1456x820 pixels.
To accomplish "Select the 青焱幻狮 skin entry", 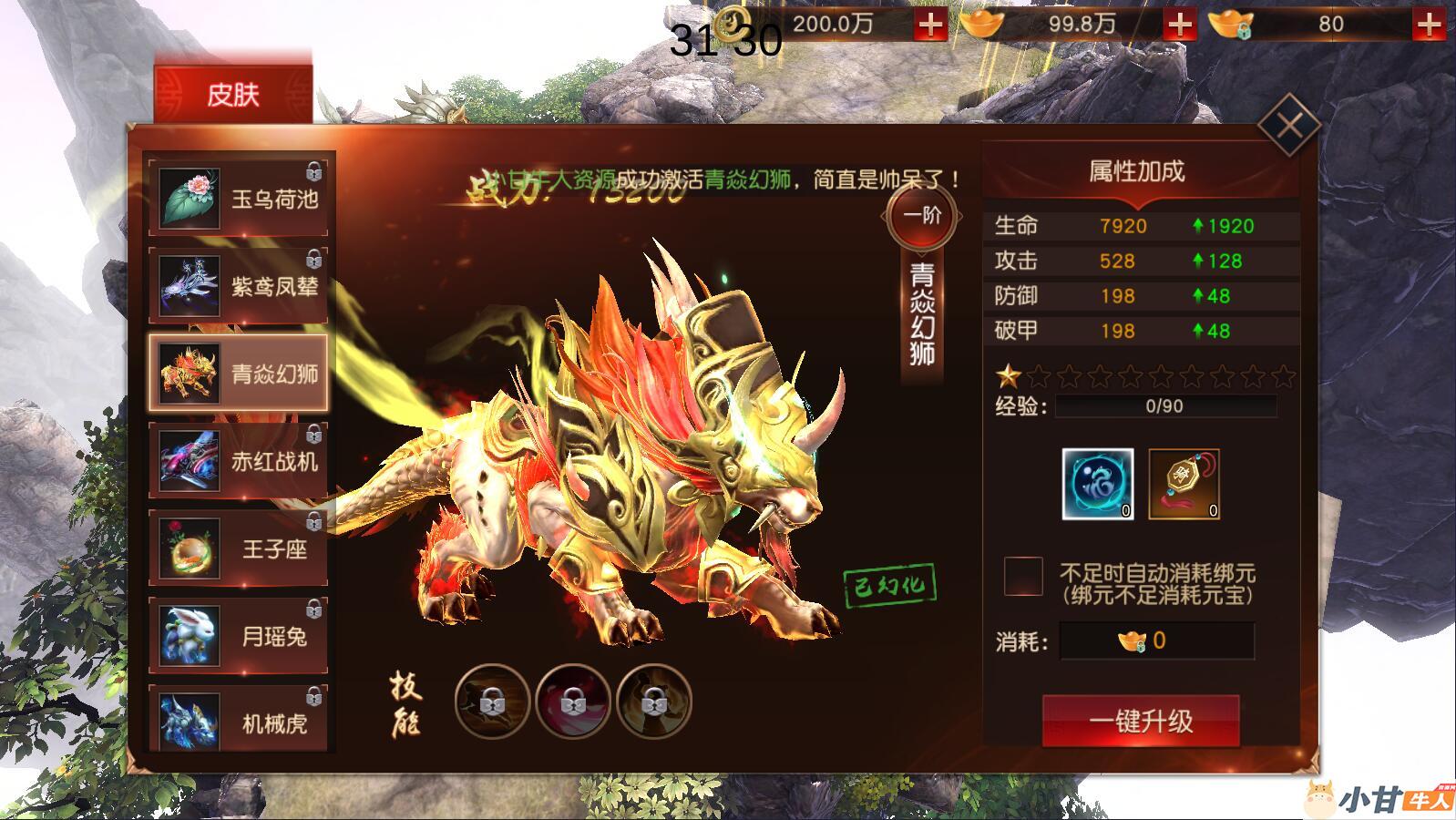I will pyautogui.click(x=241, y=373).
